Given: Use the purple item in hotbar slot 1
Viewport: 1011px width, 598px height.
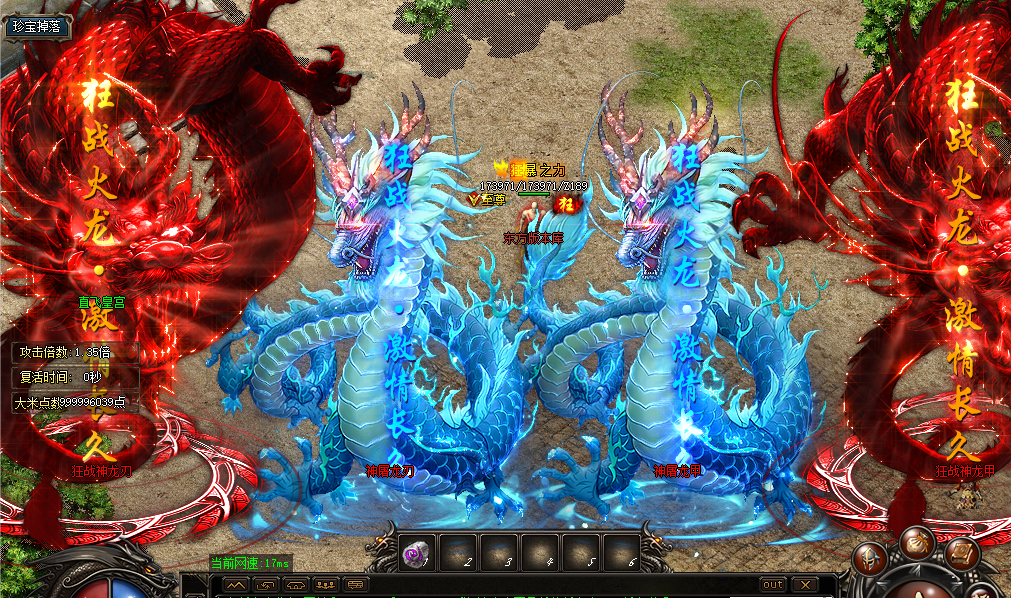Looking at the screenshot, I should [414, 552].
